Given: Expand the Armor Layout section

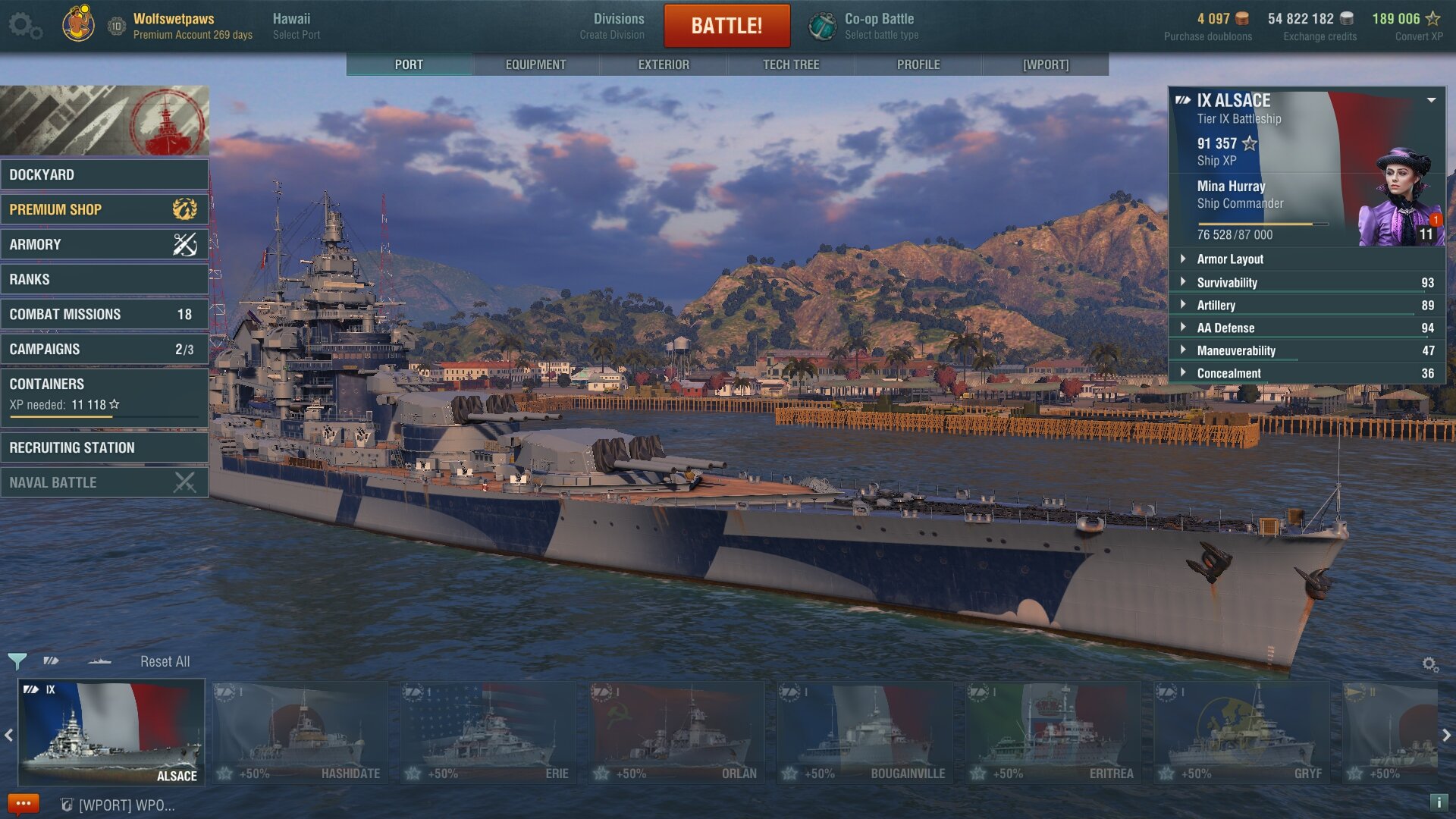Looking at the screenshot, I should 1230,259.
